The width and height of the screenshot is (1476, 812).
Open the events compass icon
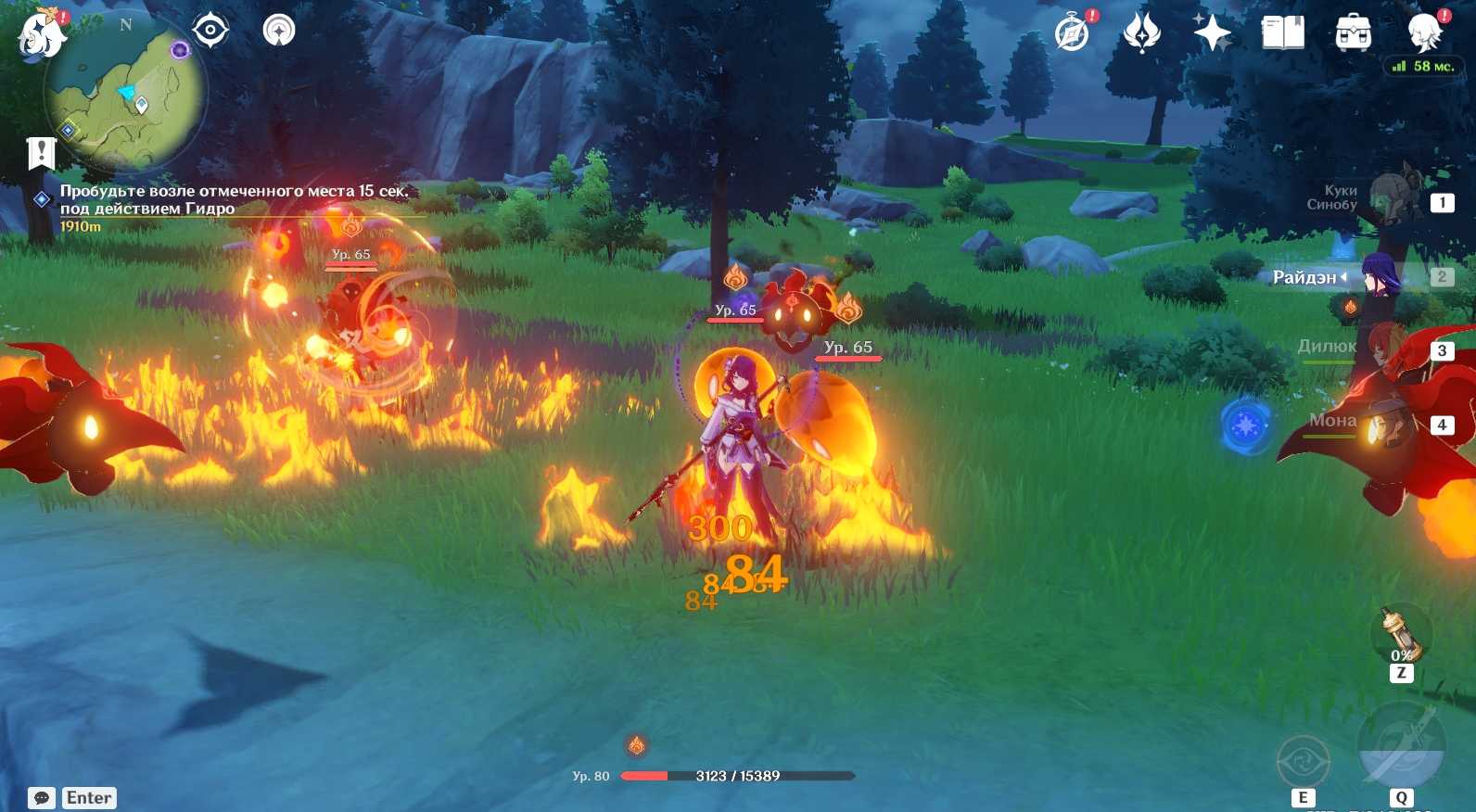pyautogui.click(x=1073, y=34)
